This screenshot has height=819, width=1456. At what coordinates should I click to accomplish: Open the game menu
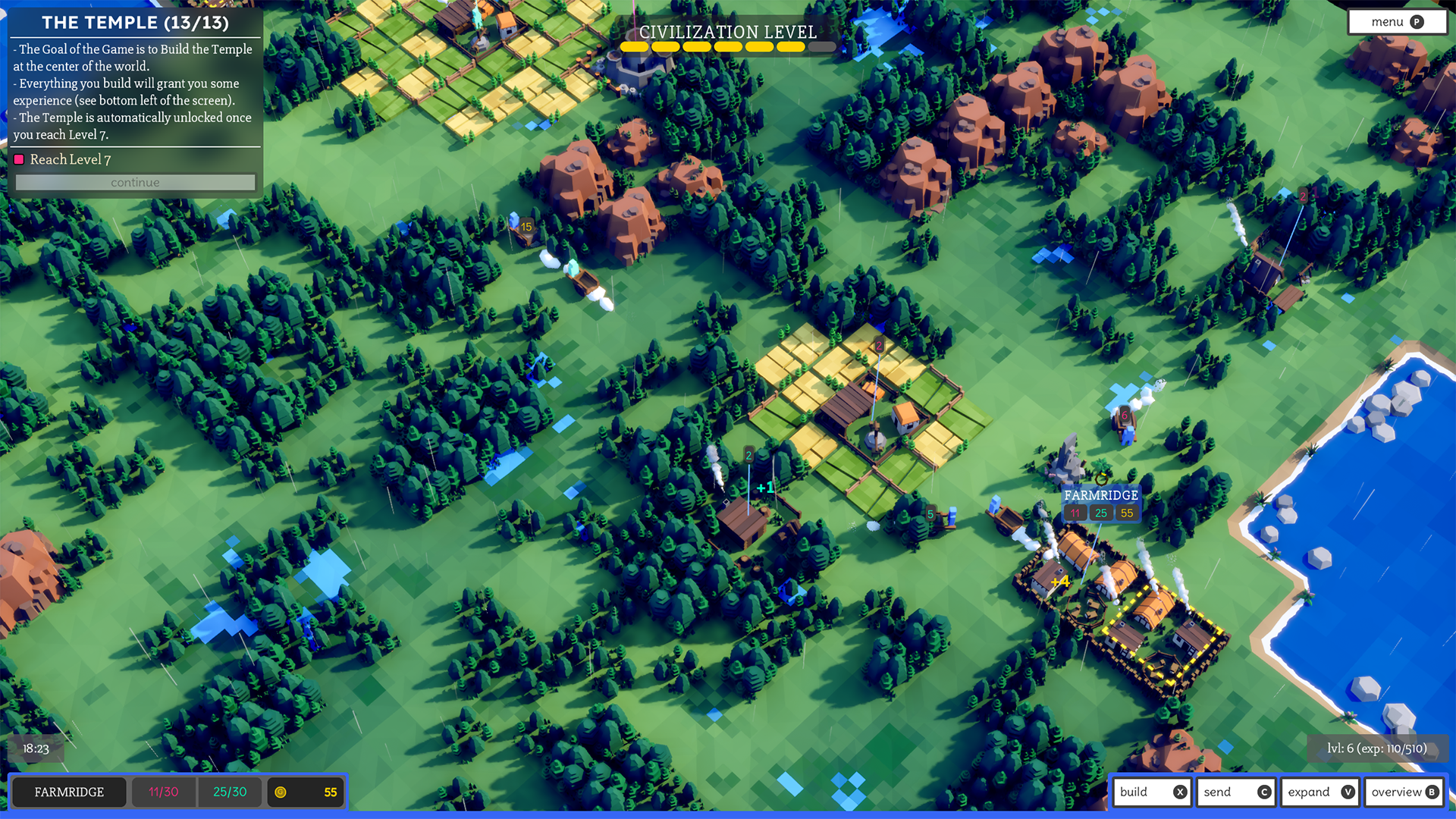click(1396, 22)
